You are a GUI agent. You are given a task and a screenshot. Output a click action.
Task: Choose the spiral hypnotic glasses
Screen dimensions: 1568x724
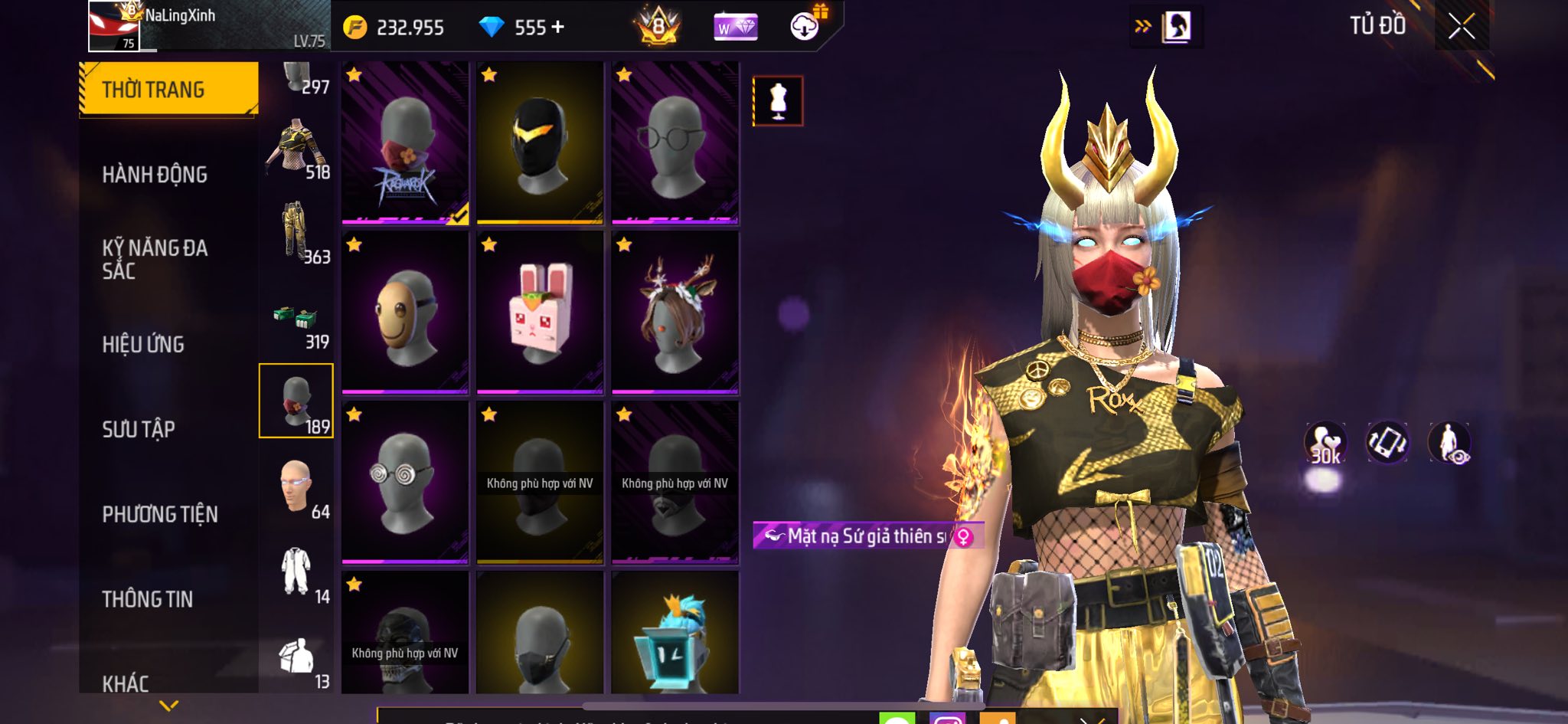405,483
